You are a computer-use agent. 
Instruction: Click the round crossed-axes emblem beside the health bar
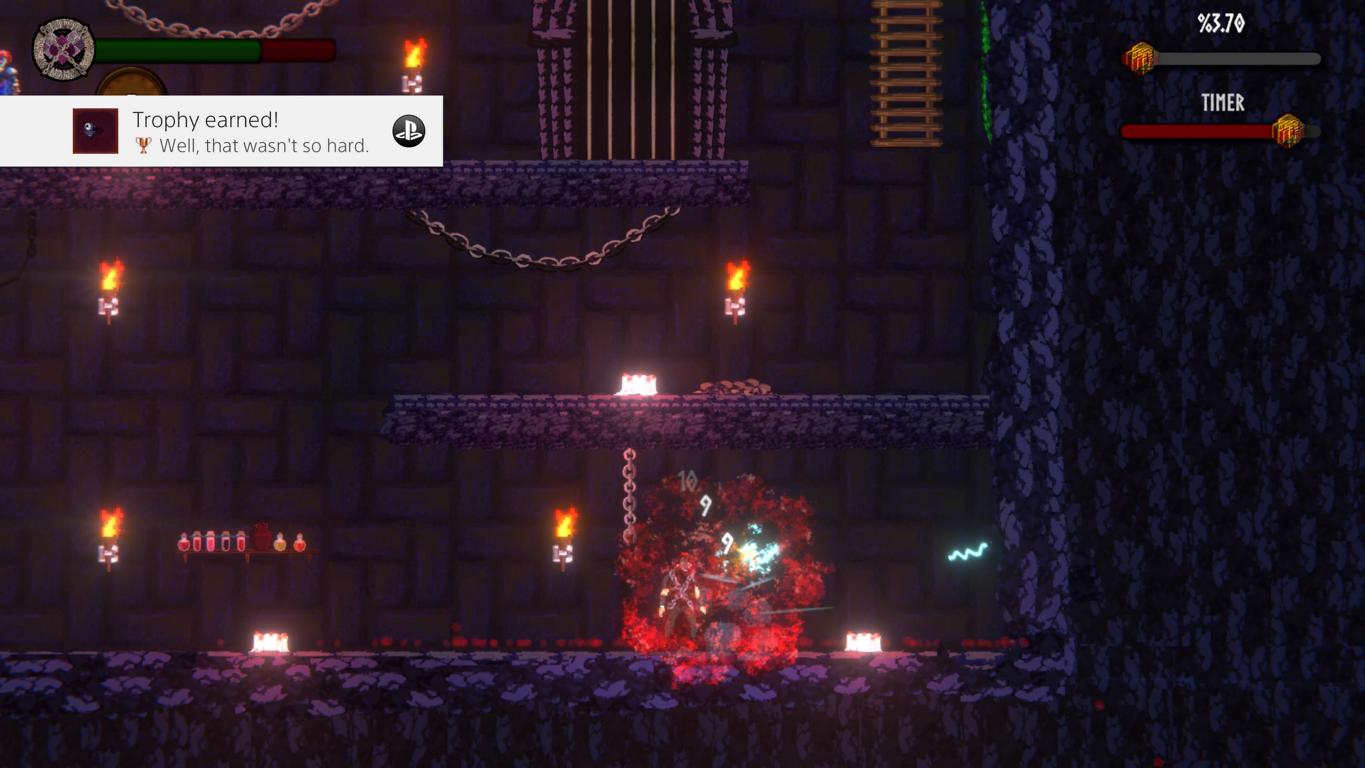(x=63, y=49)
